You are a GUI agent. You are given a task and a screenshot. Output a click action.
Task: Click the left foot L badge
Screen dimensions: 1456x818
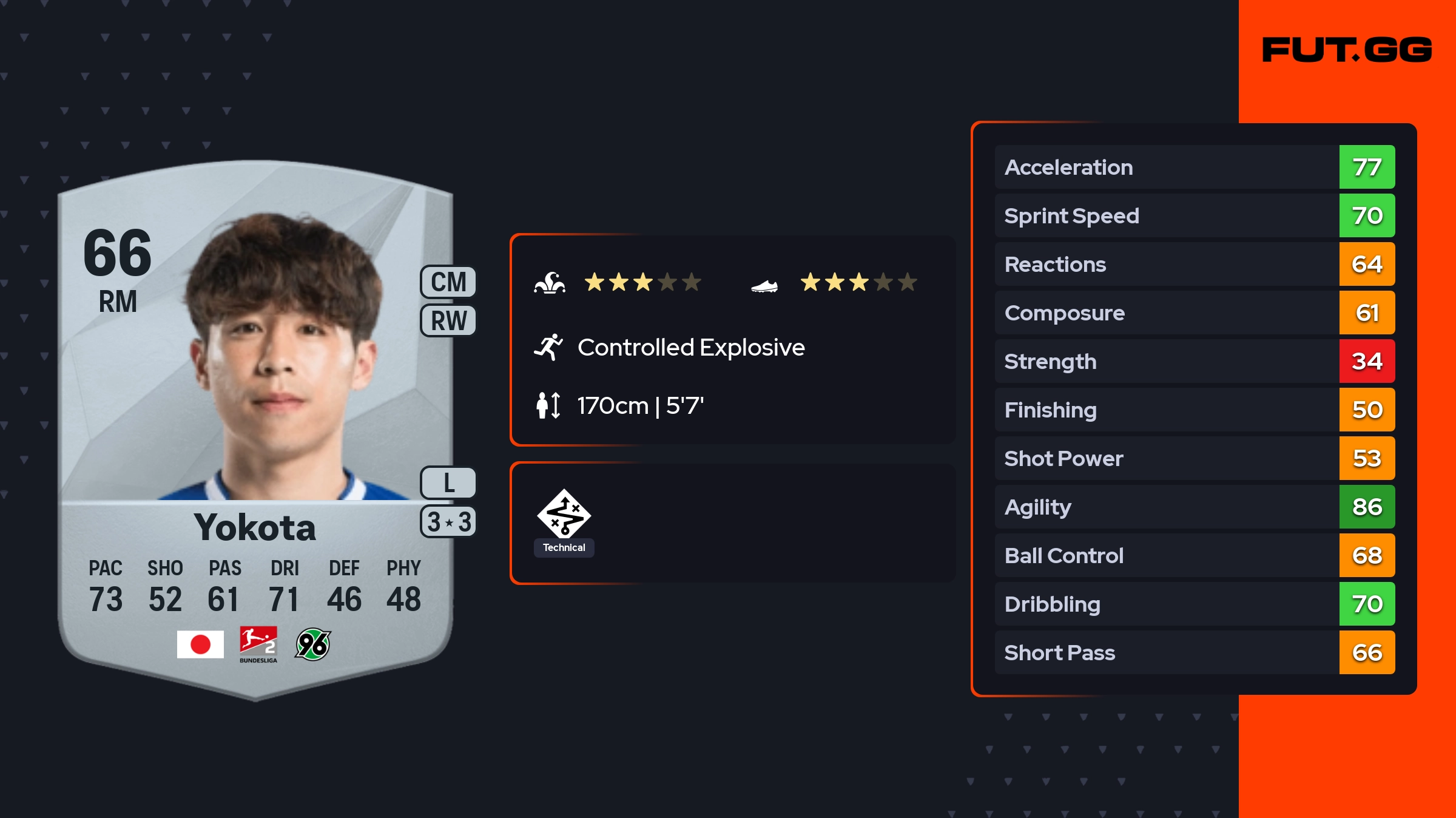tap(448, 483)
